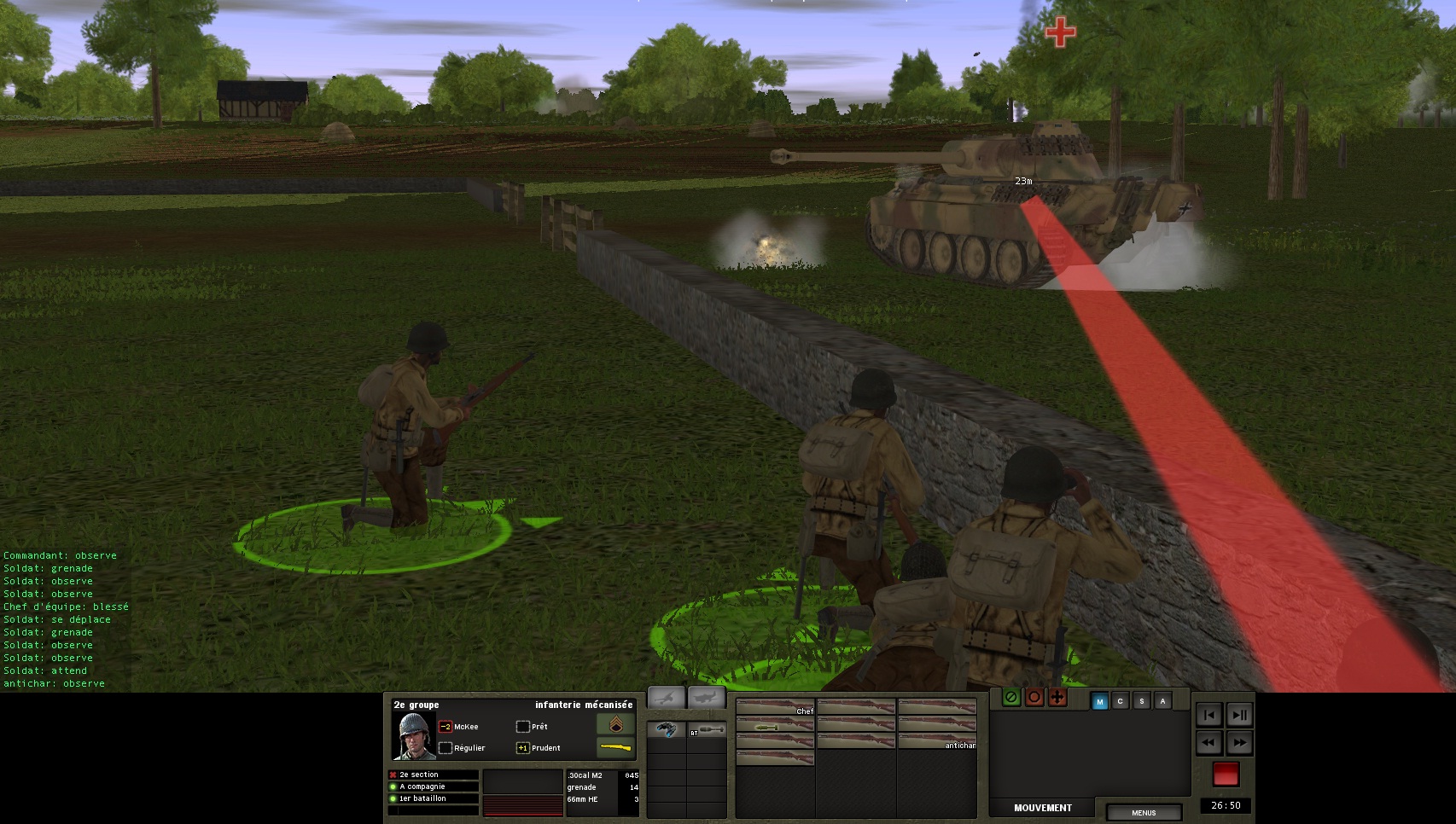Click the red end-turn button
Image resolution: width=1456 pixels, height=824 pixels.
pyautogui.click(x=1226, y=774)
